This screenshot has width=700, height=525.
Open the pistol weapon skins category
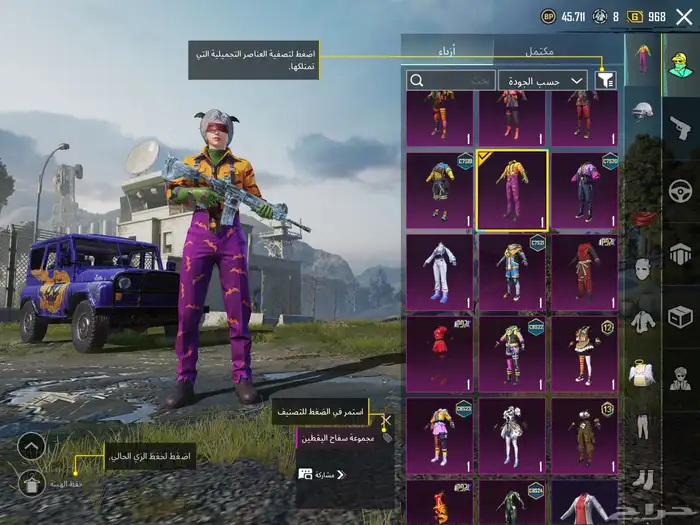[680, 127]
